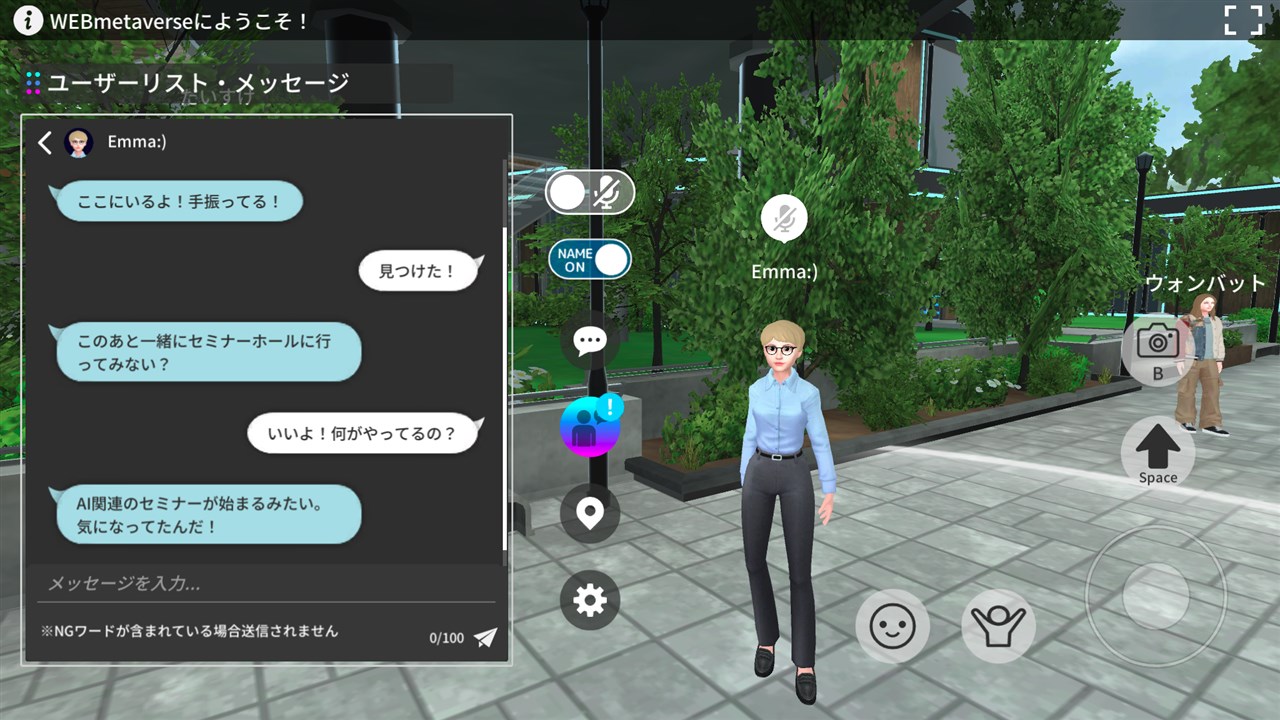The height and width of the screenshot is (720, 1280).
Task: Open the location pin map icon
Action: pyautogui.click(x=589, y=513)
